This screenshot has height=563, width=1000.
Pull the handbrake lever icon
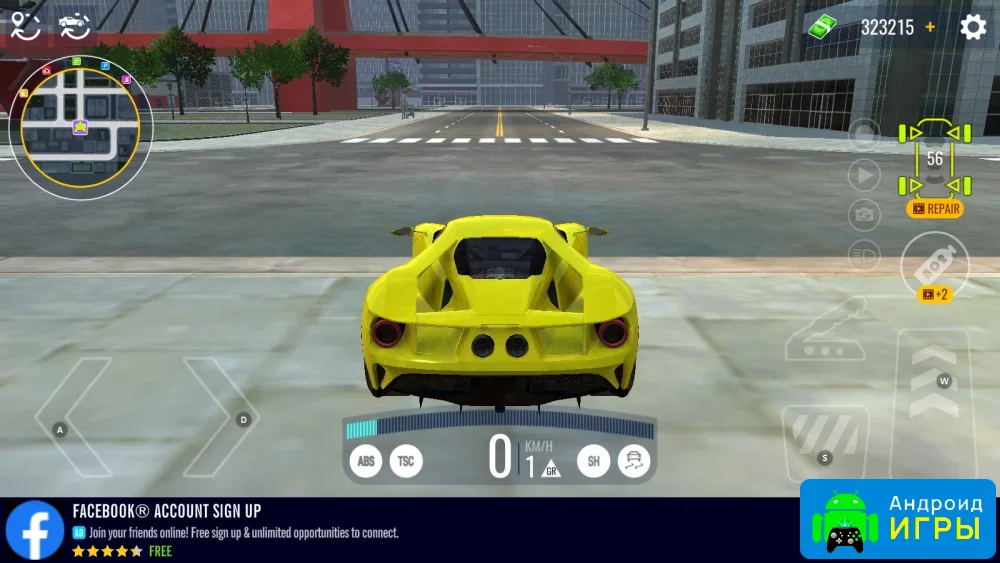pyautogui.click(x=826, y=329)
